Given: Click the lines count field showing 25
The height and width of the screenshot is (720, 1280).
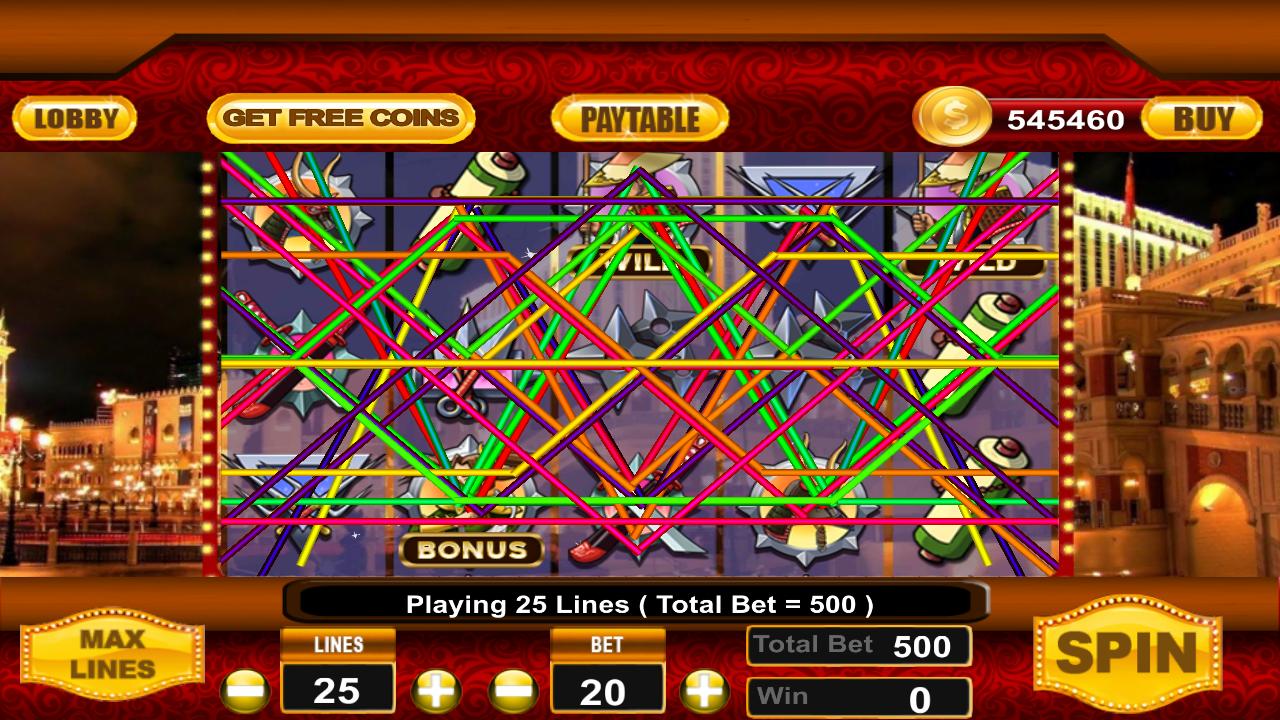Looking at the screenshot, I should (x=338, y=690).
